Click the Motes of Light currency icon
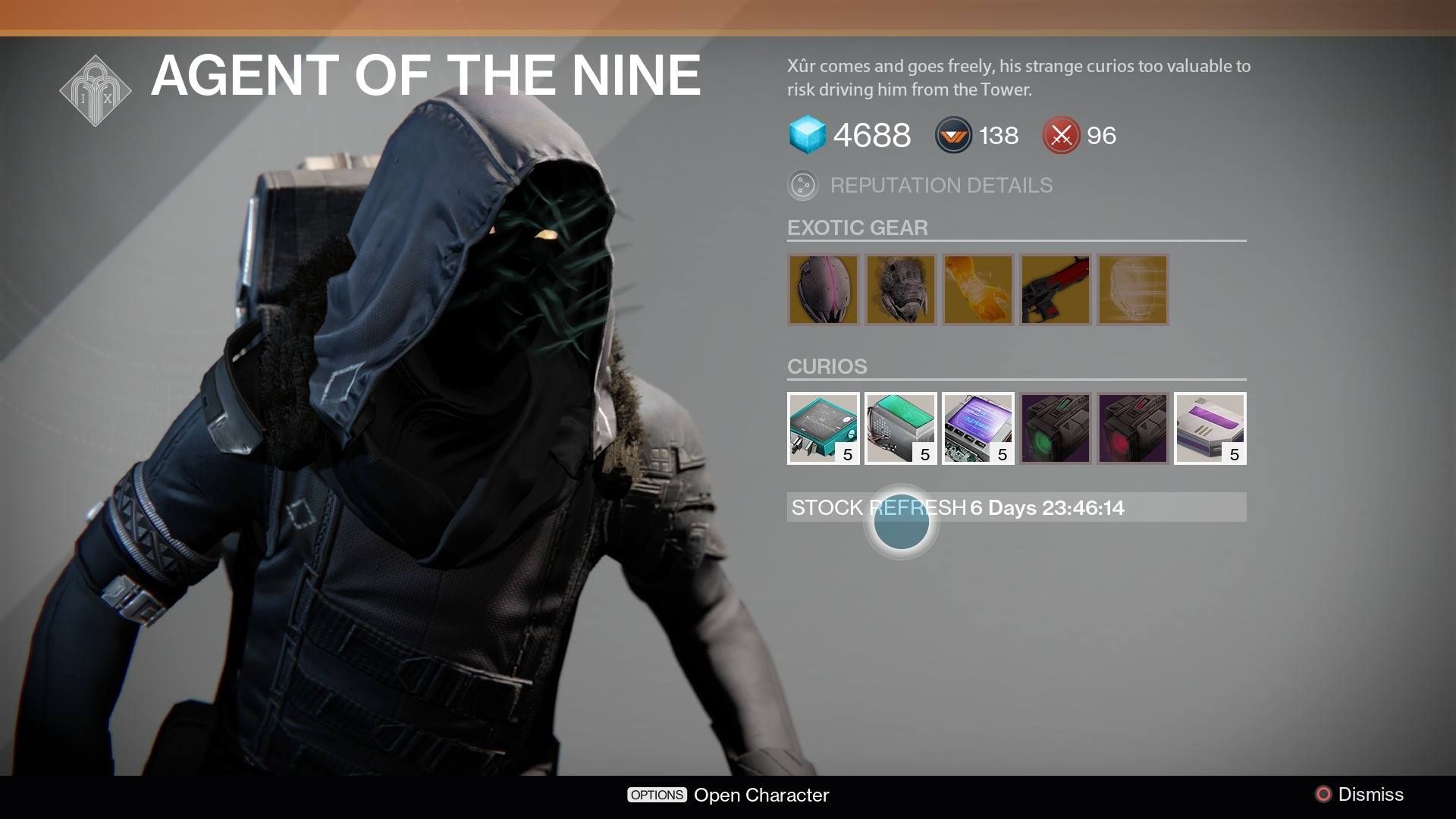 (953, 136)
